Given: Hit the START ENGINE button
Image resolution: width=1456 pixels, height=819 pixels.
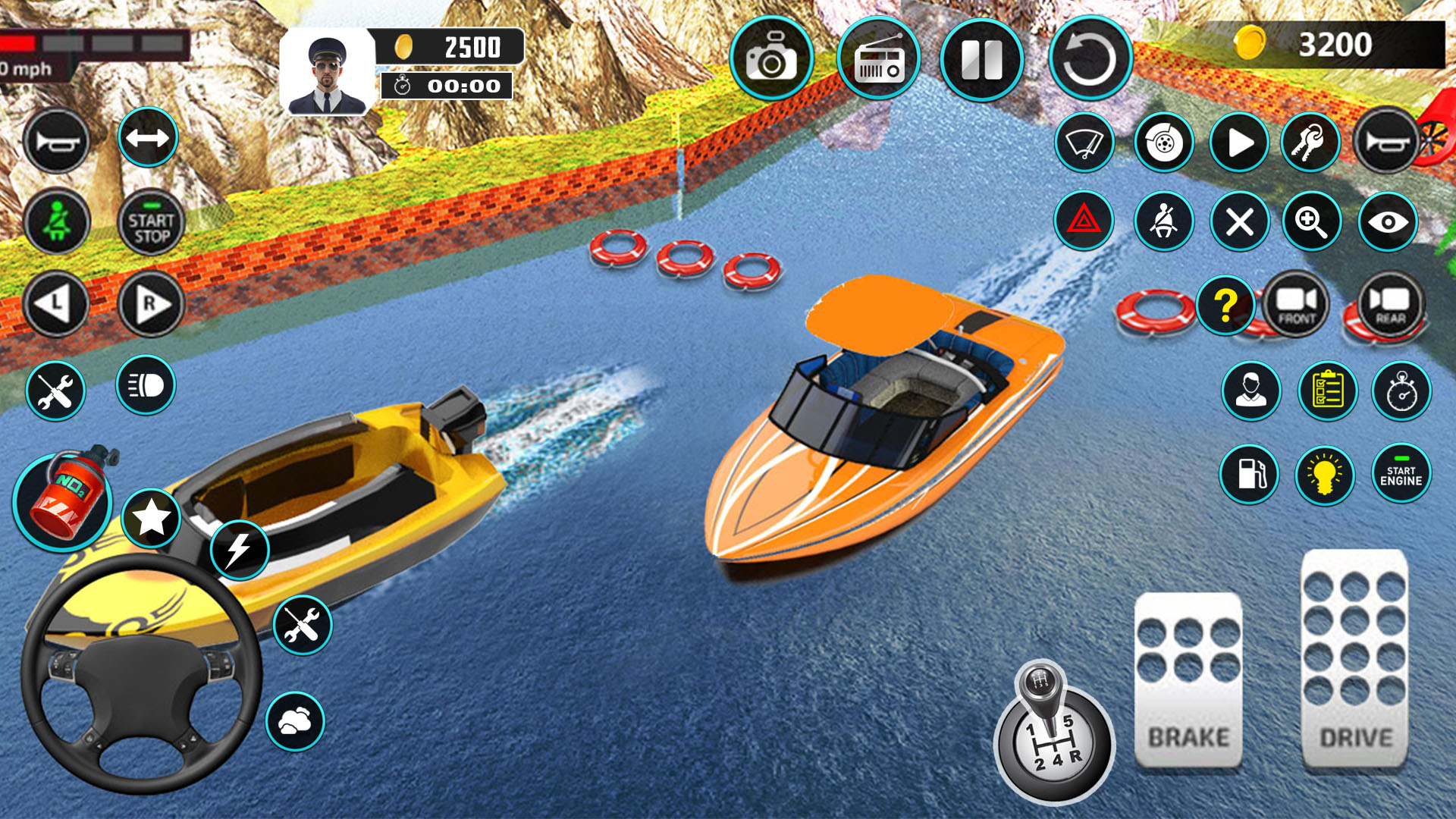Looking at the screenshot, I should (x=1401, y=475).
